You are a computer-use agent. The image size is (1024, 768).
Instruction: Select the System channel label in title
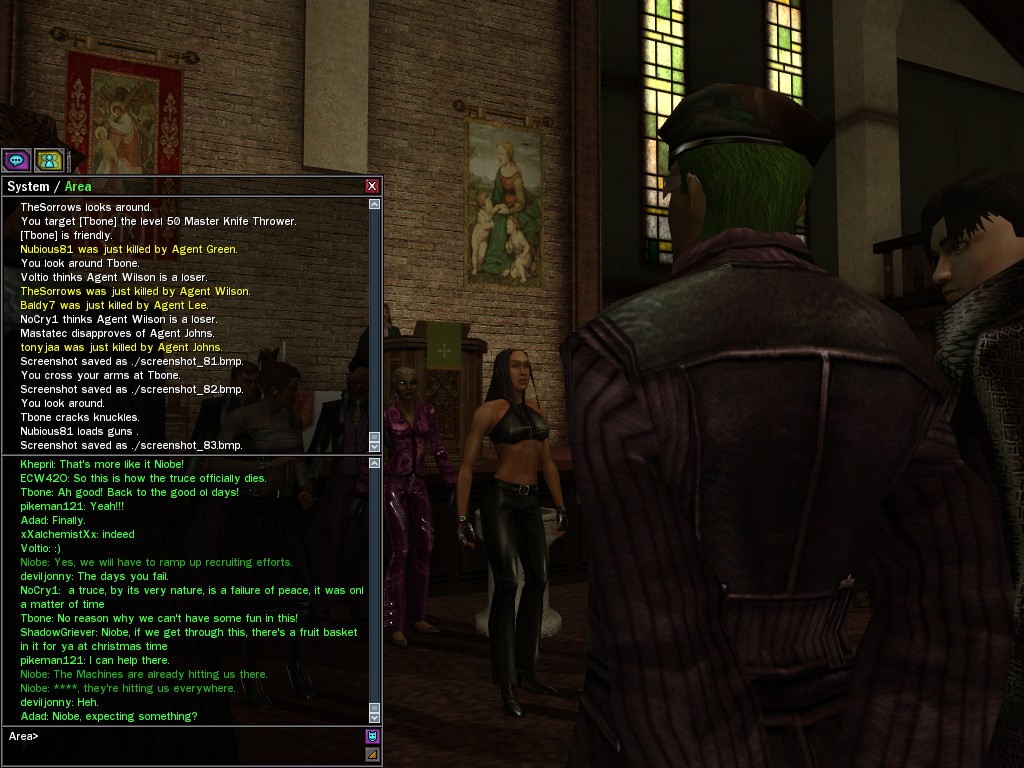click(x=28, y=186)
